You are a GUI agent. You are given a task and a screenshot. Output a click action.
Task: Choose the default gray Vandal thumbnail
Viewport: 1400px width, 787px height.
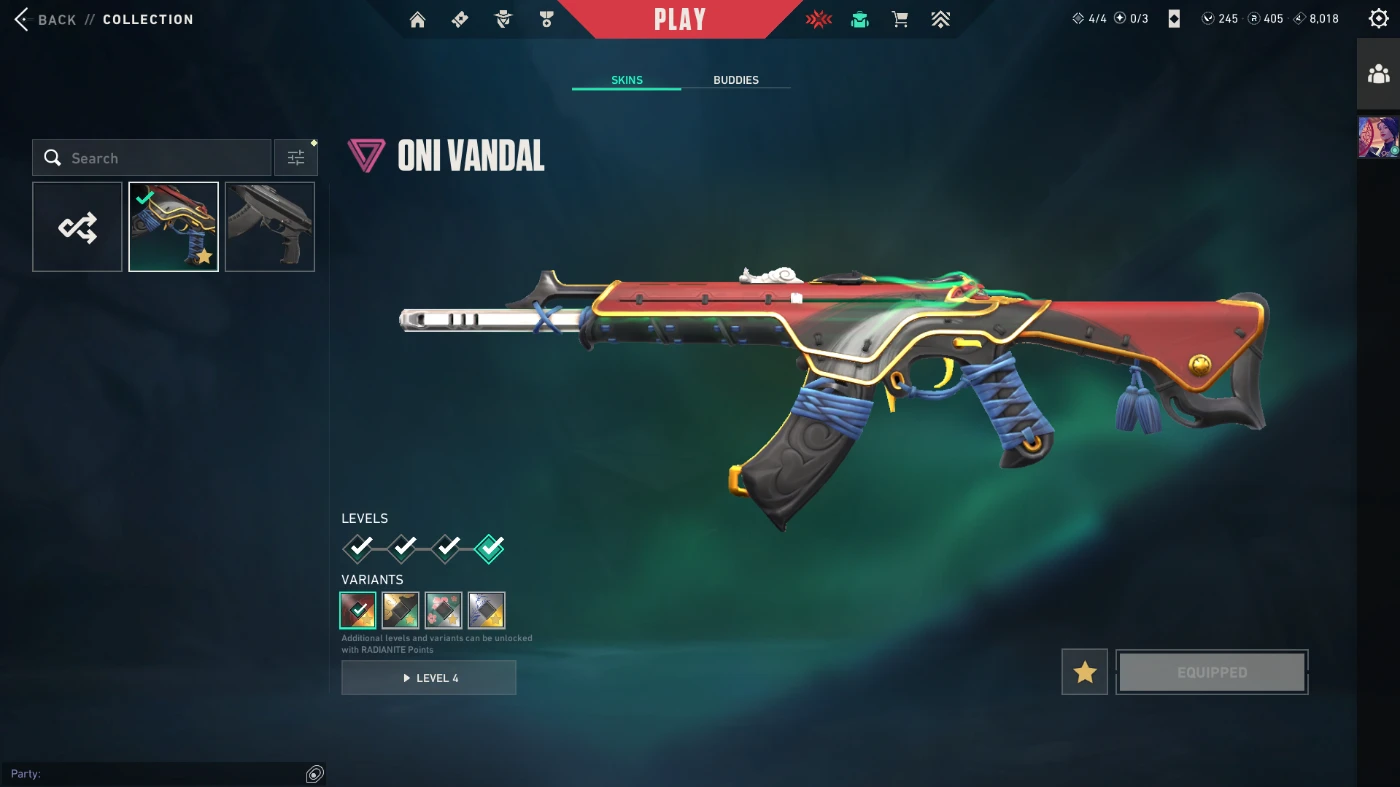pos(270,227)
